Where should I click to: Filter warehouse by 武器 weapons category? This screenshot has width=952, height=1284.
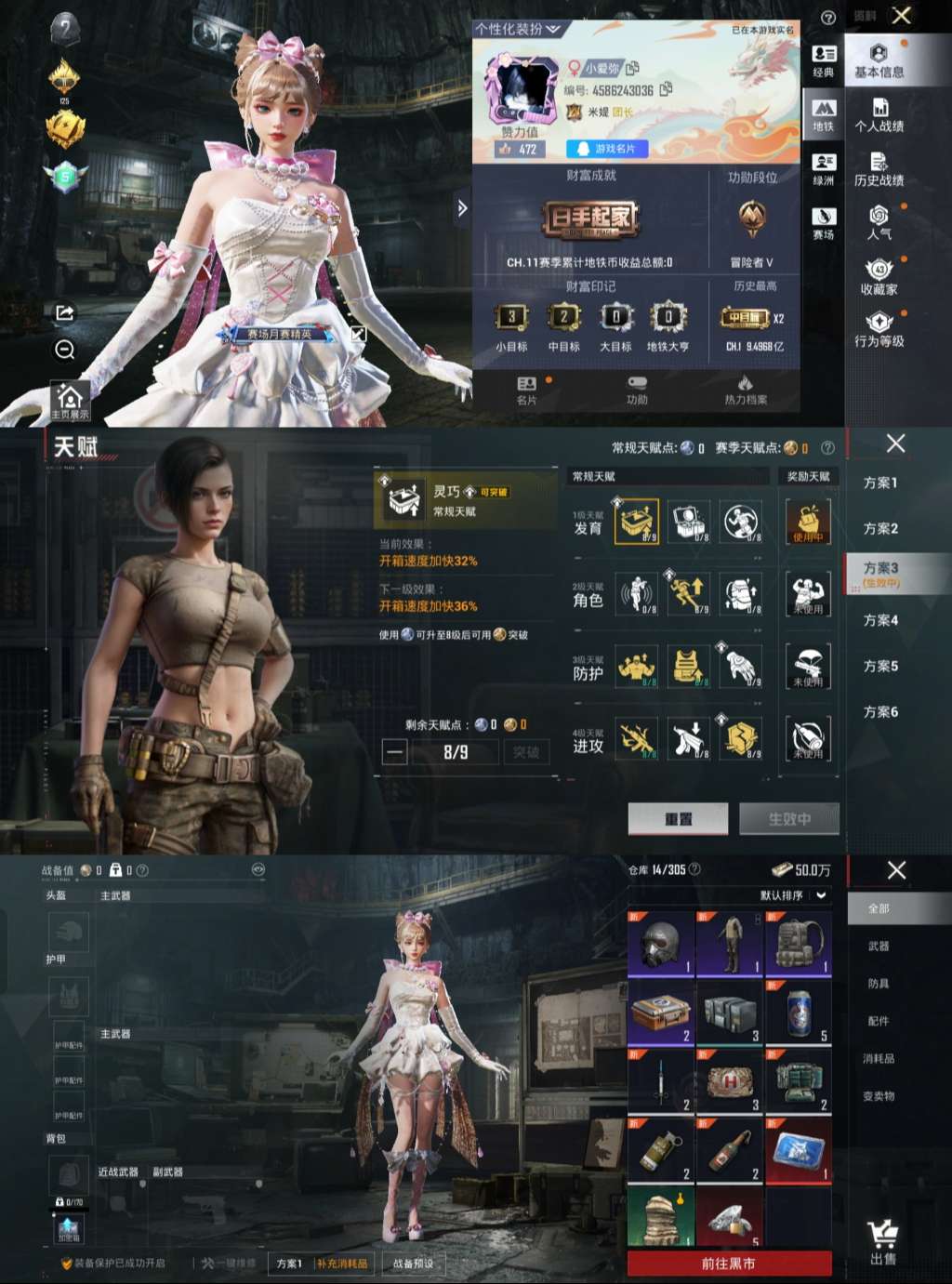pyautogui.click(x=879, y=946)
